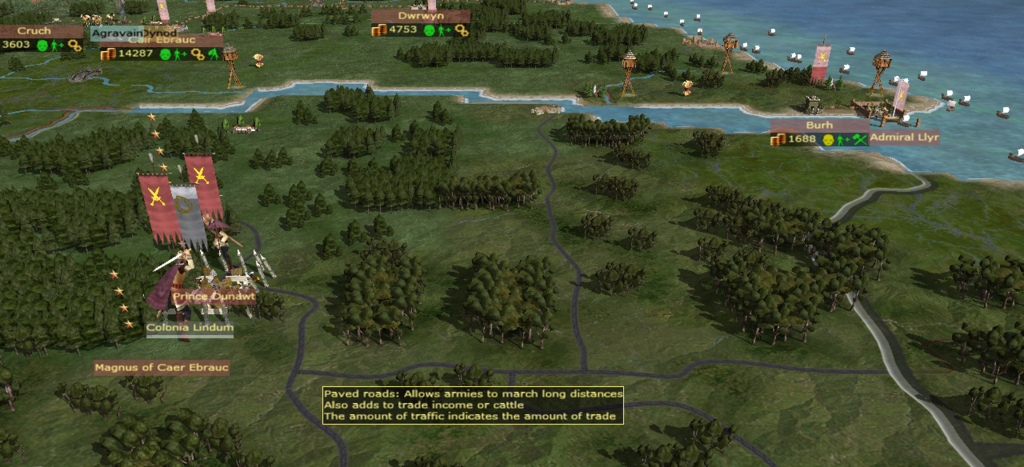The width and height of the screenshot is (1024, 467).
Task: Select Magnus of Caer Ebrauc's label
Action: click(162, 368)
